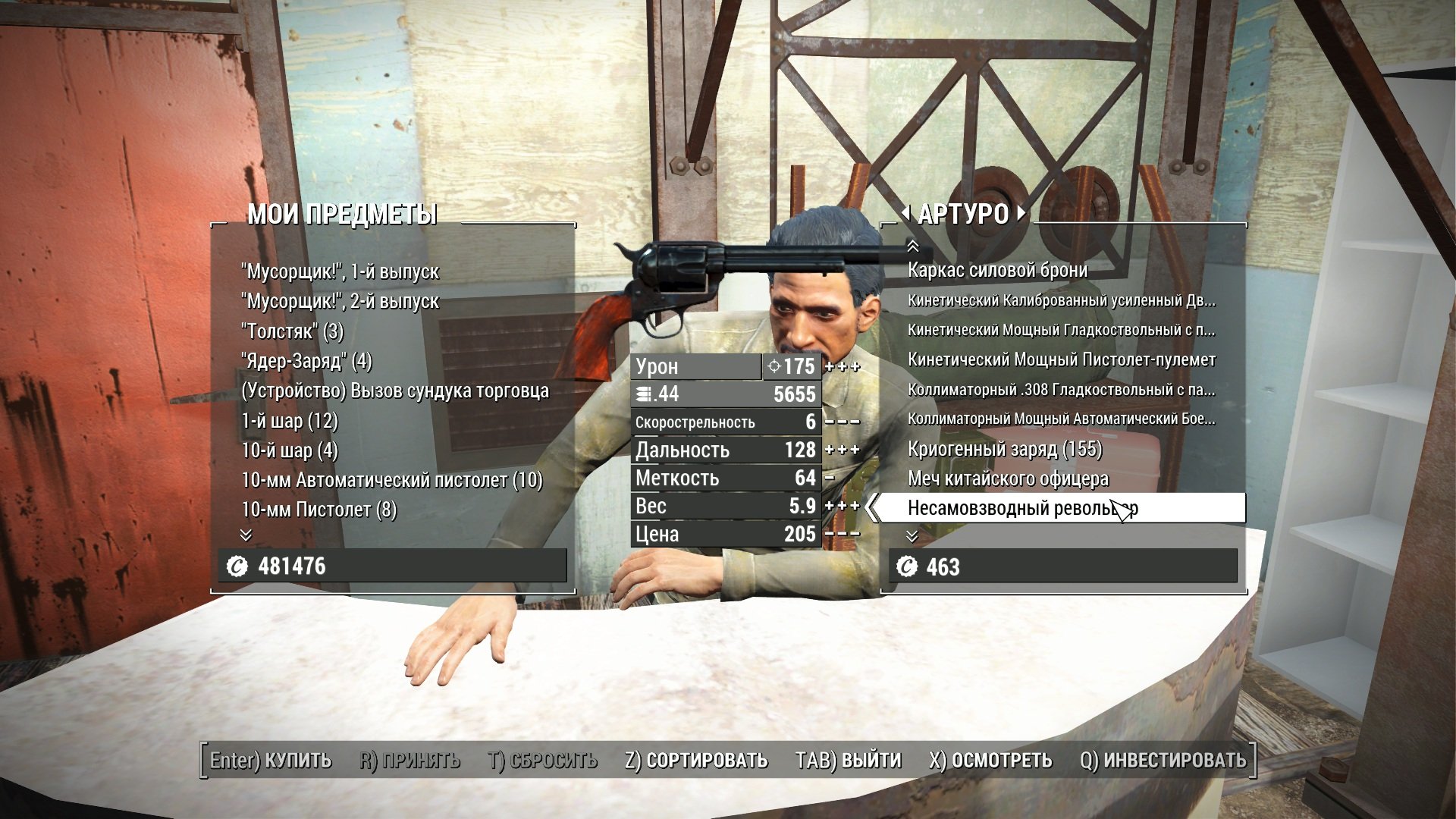The width and height of the screenshot is (1456, 819).
Task: Select highlighted Несамовзводный револьвер row
Action: [x=1022, y=508]
